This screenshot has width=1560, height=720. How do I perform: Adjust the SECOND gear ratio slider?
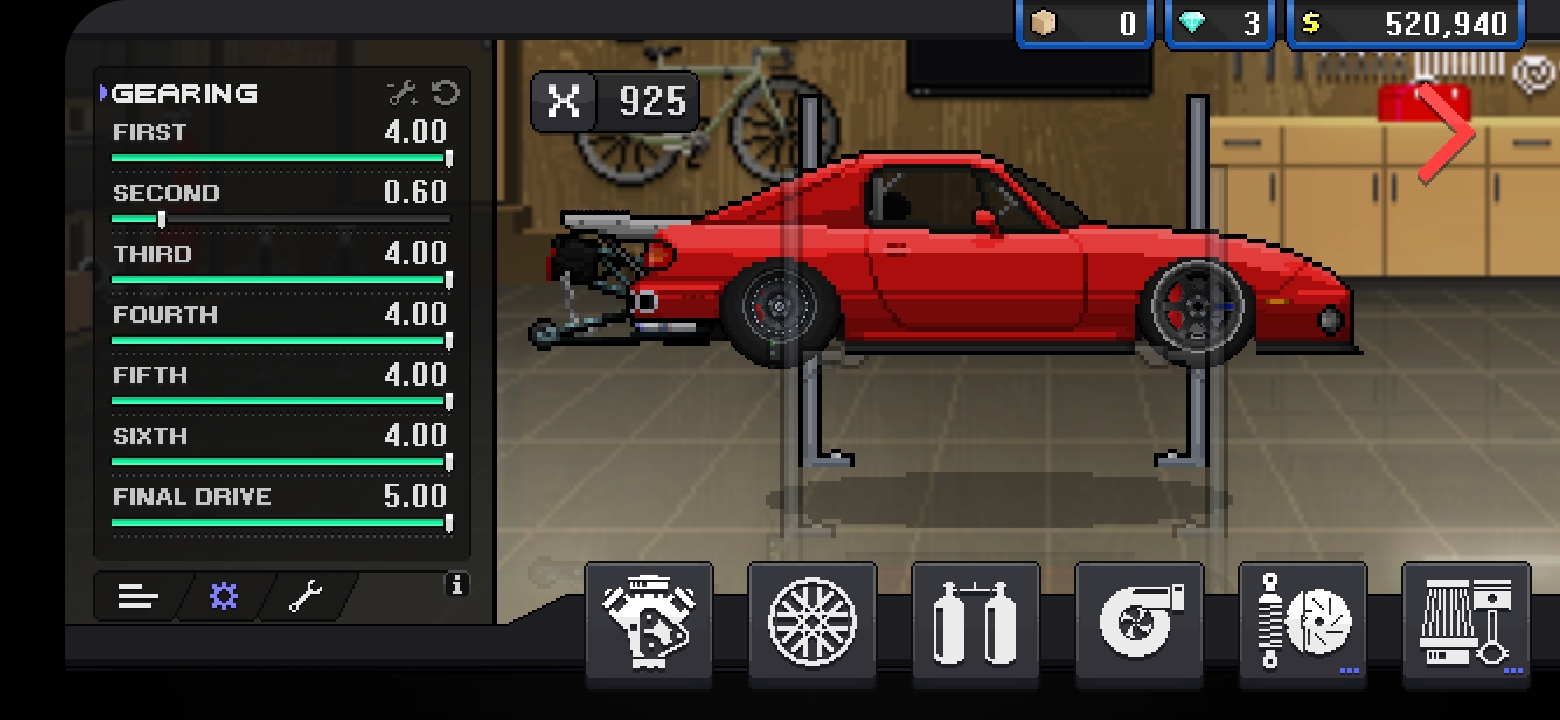point(160,218)
